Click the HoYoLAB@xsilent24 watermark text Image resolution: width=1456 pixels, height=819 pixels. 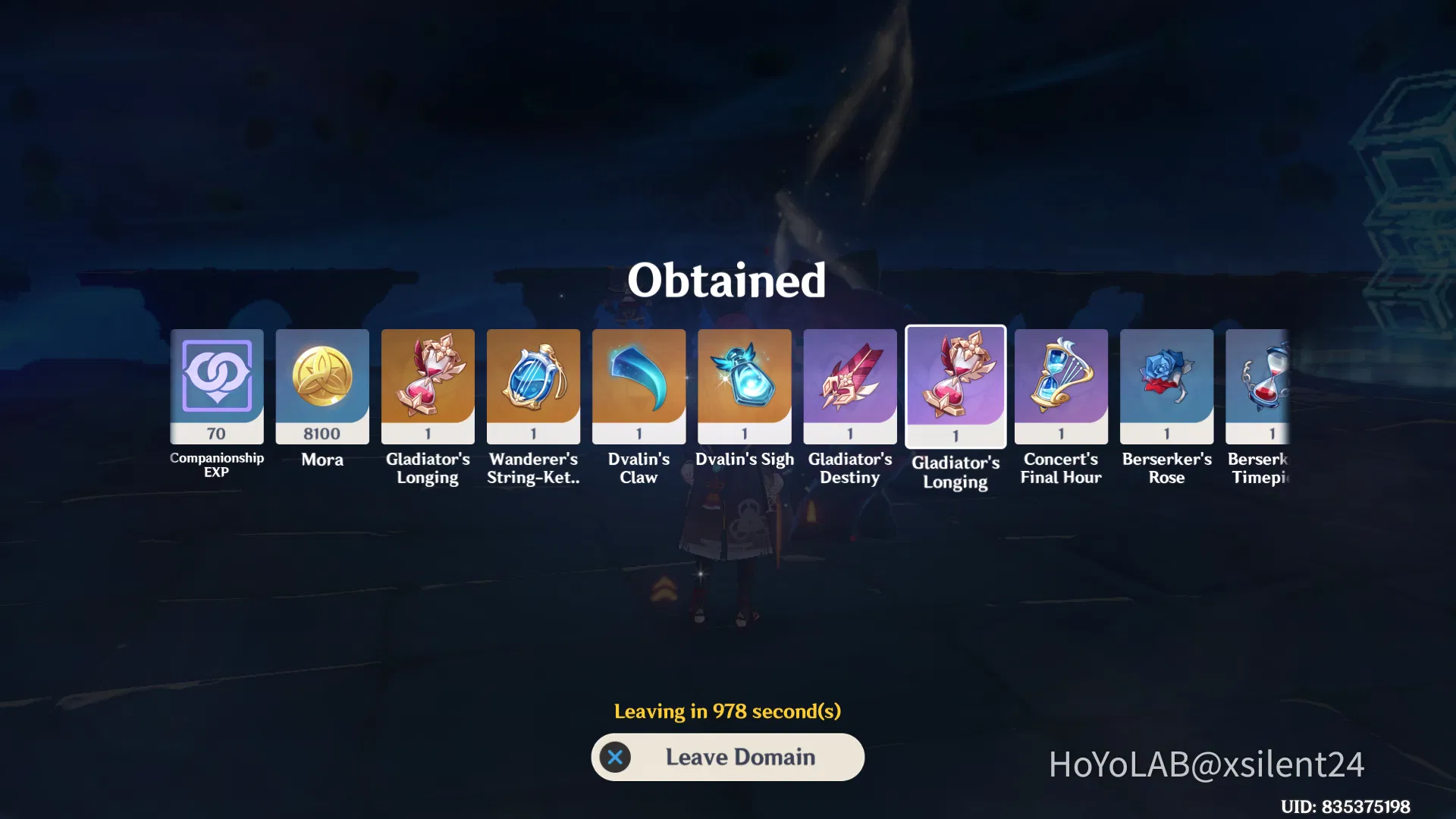[1204, 766]
